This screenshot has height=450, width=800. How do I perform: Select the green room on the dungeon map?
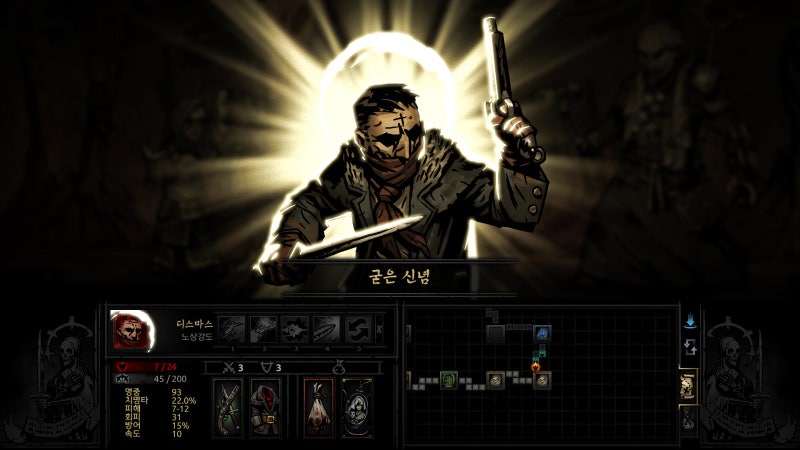tap(449, 379)
